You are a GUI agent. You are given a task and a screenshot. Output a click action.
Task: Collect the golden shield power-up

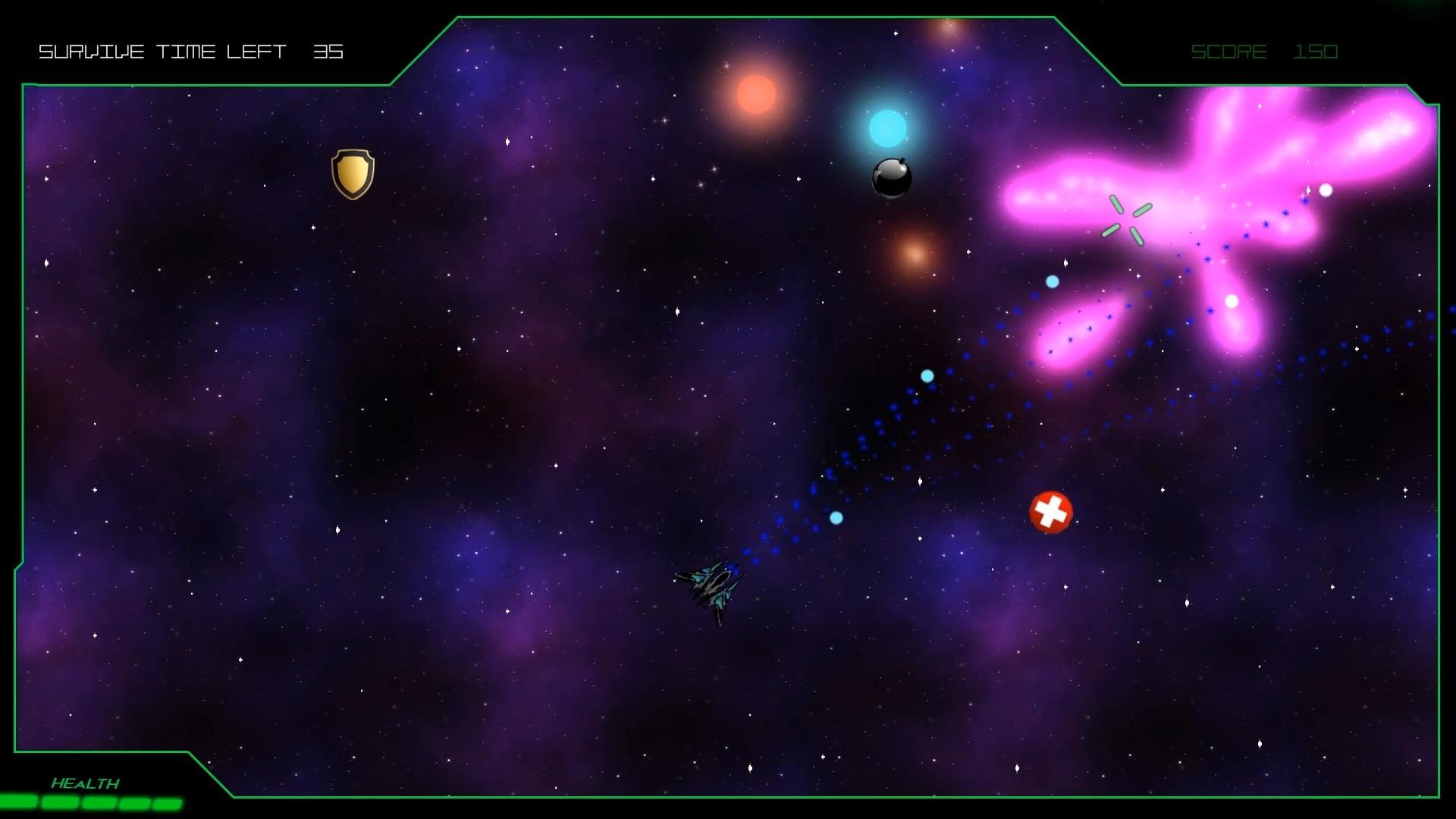tap(353, 173)
